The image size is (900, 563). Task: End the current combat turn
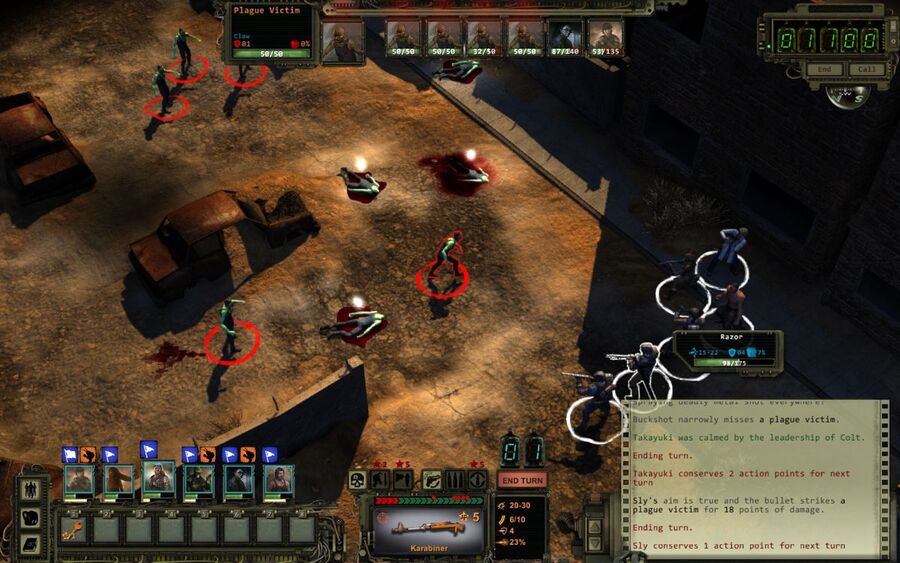pyautogui.click(x=522, y=480)
